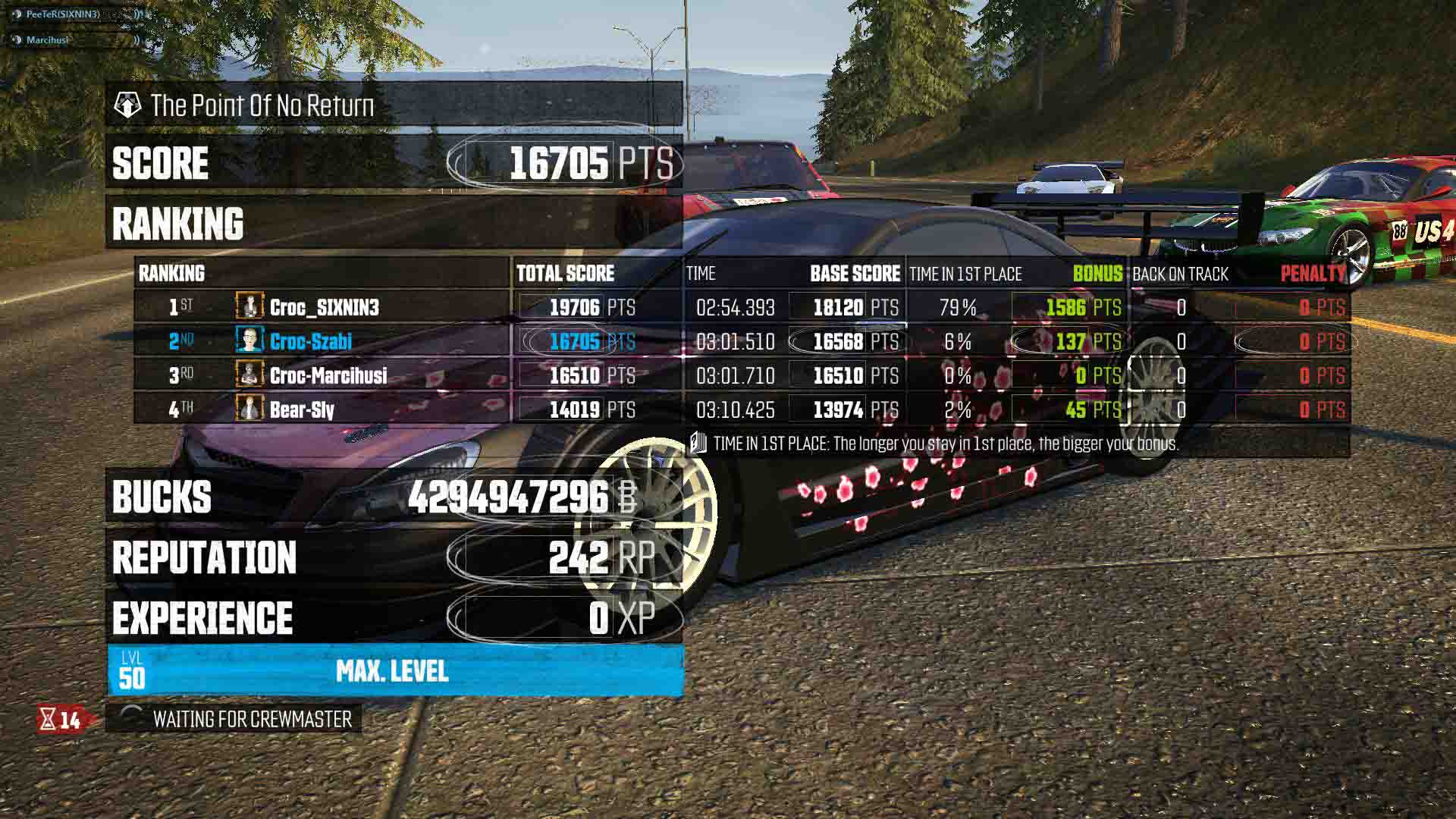Choose Croc-Marcihusi in the ranking list
This screenshot has width=1456, height=819.
click(328, 375)
